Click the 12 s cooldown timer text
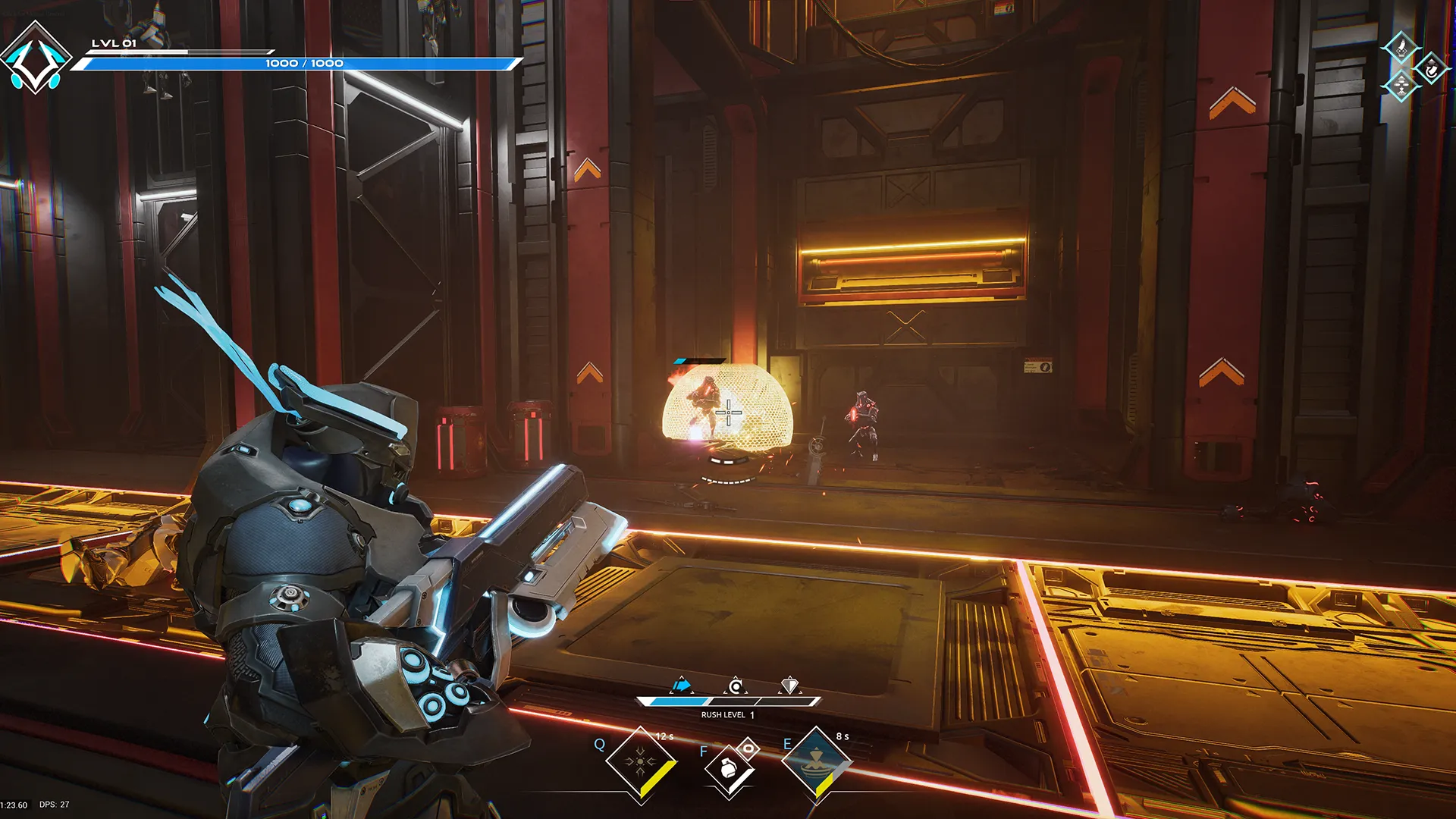1456x819 pixels. pos(664,736)
